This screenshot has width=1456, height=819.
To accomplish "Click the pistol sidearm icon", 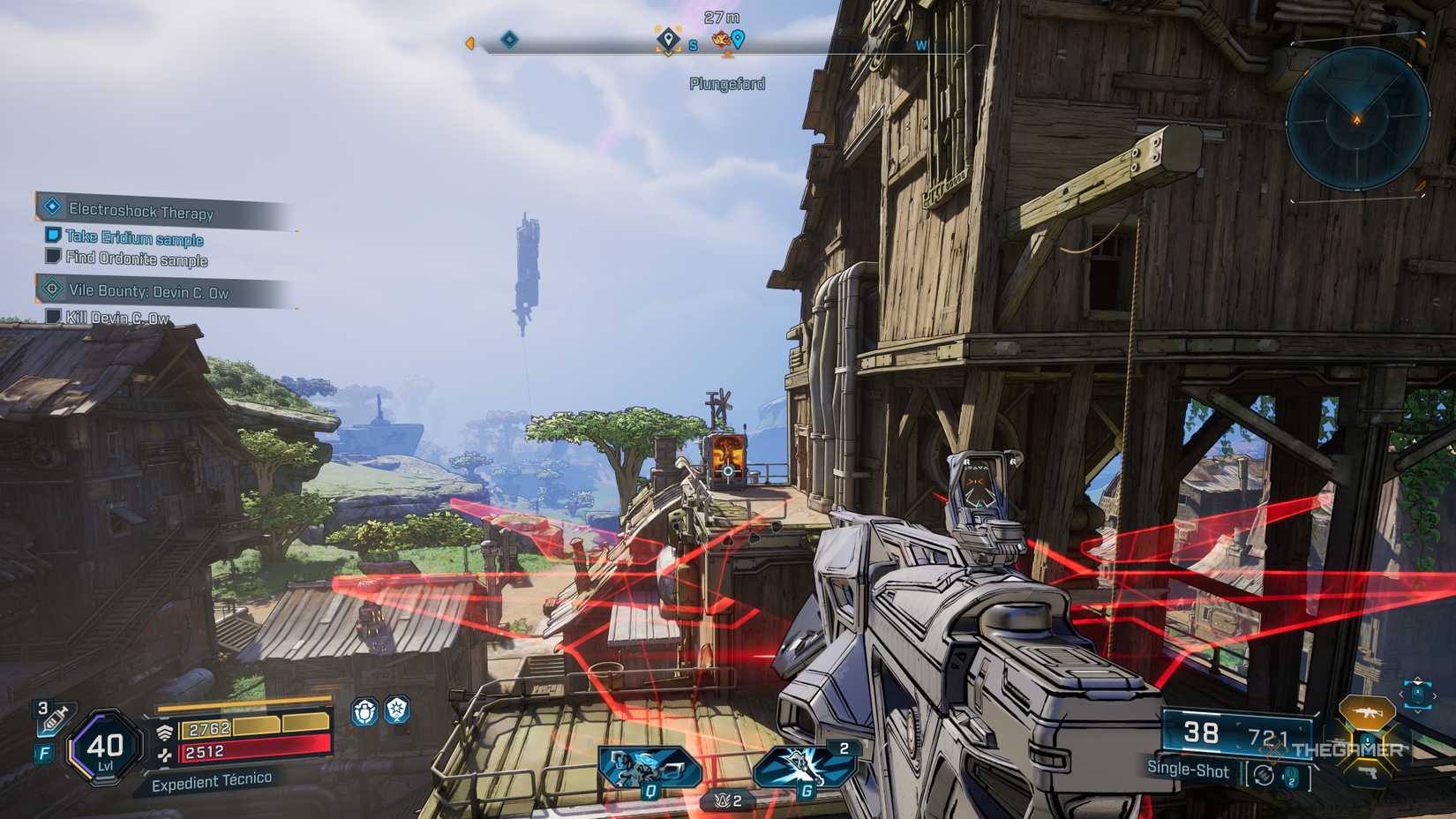I will click(1370, 773).
